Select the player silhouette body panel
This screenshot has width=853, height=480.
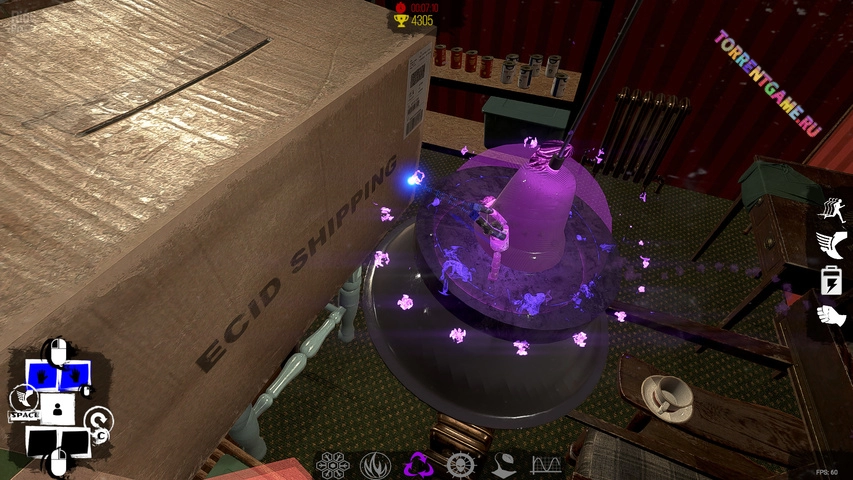(x=57, y=409)
